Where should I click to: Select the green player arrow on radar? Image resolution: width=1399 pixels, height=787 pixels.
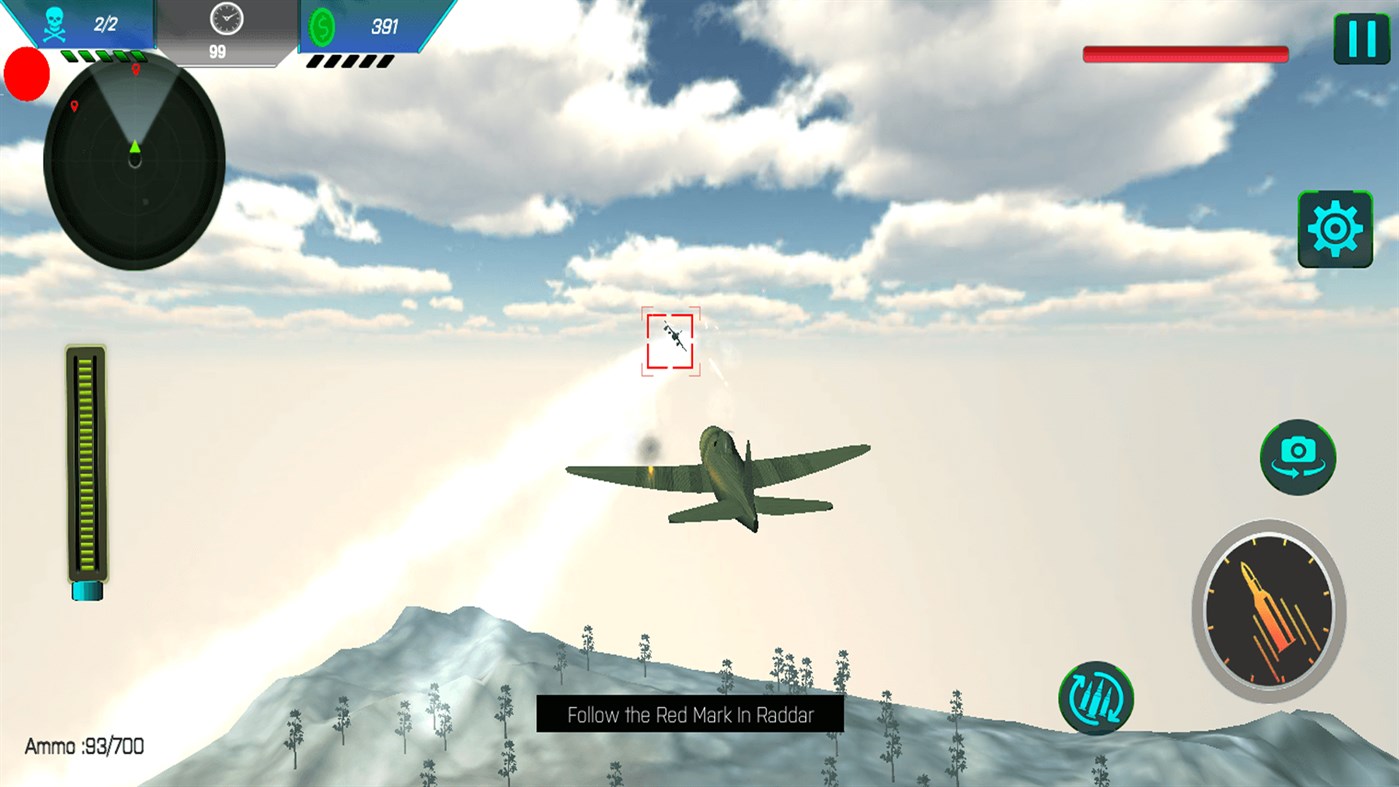tap(134, 147)
